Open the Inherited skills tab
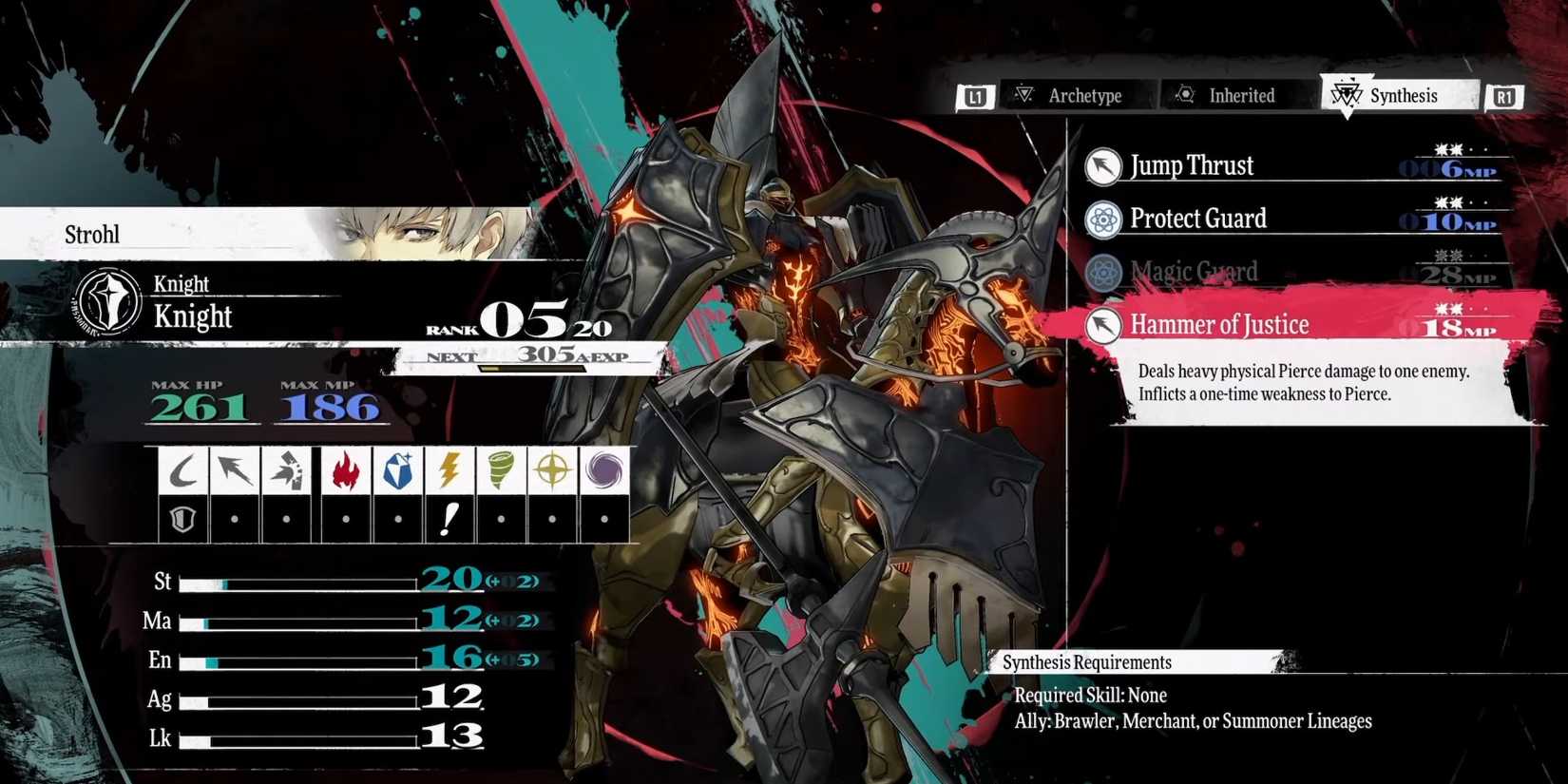Viewport: 1568px width, 784px height. 1227,95
